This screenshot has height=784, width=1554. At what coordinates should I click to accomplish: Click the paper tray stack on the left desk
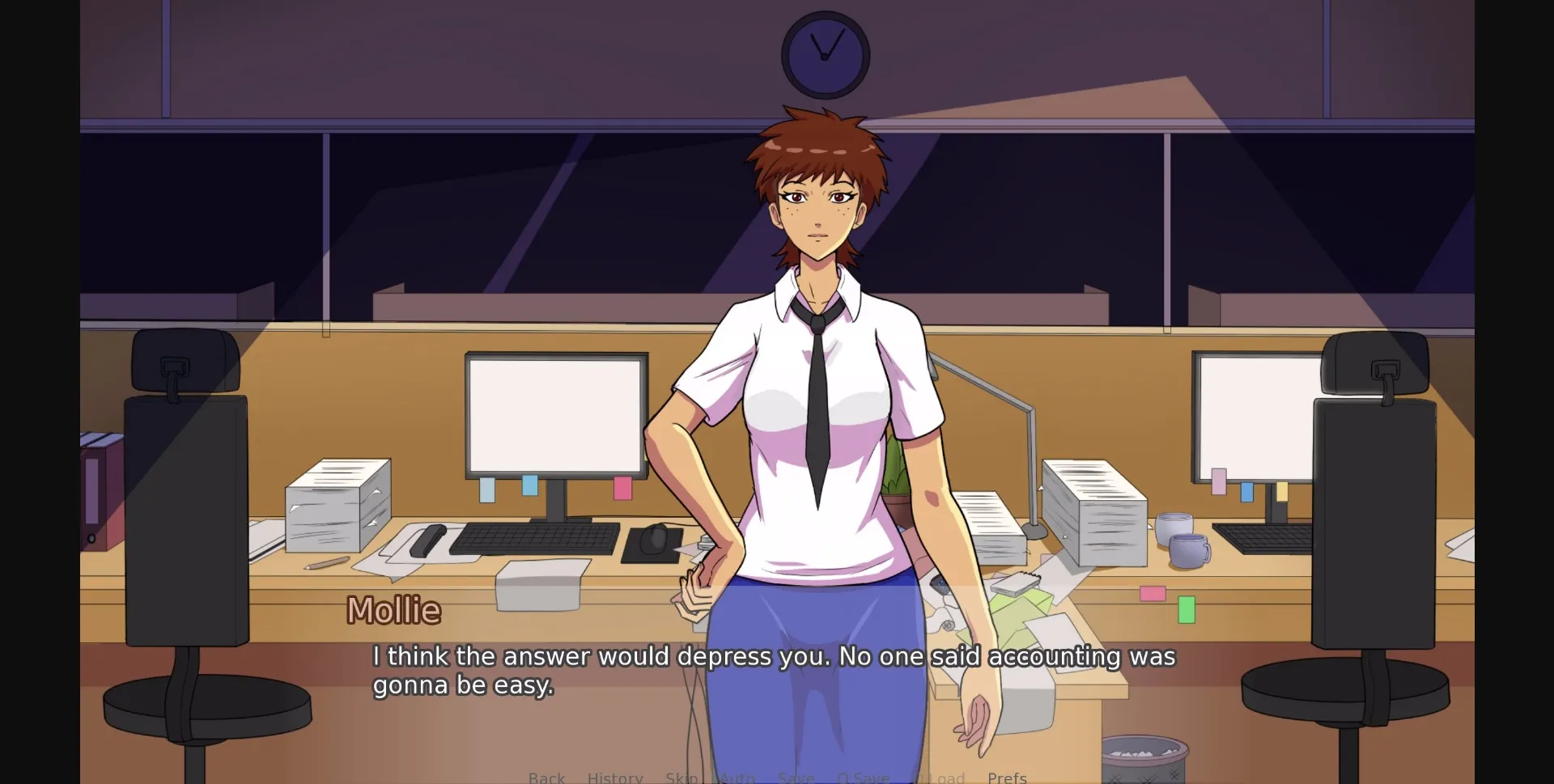point(336,502)
